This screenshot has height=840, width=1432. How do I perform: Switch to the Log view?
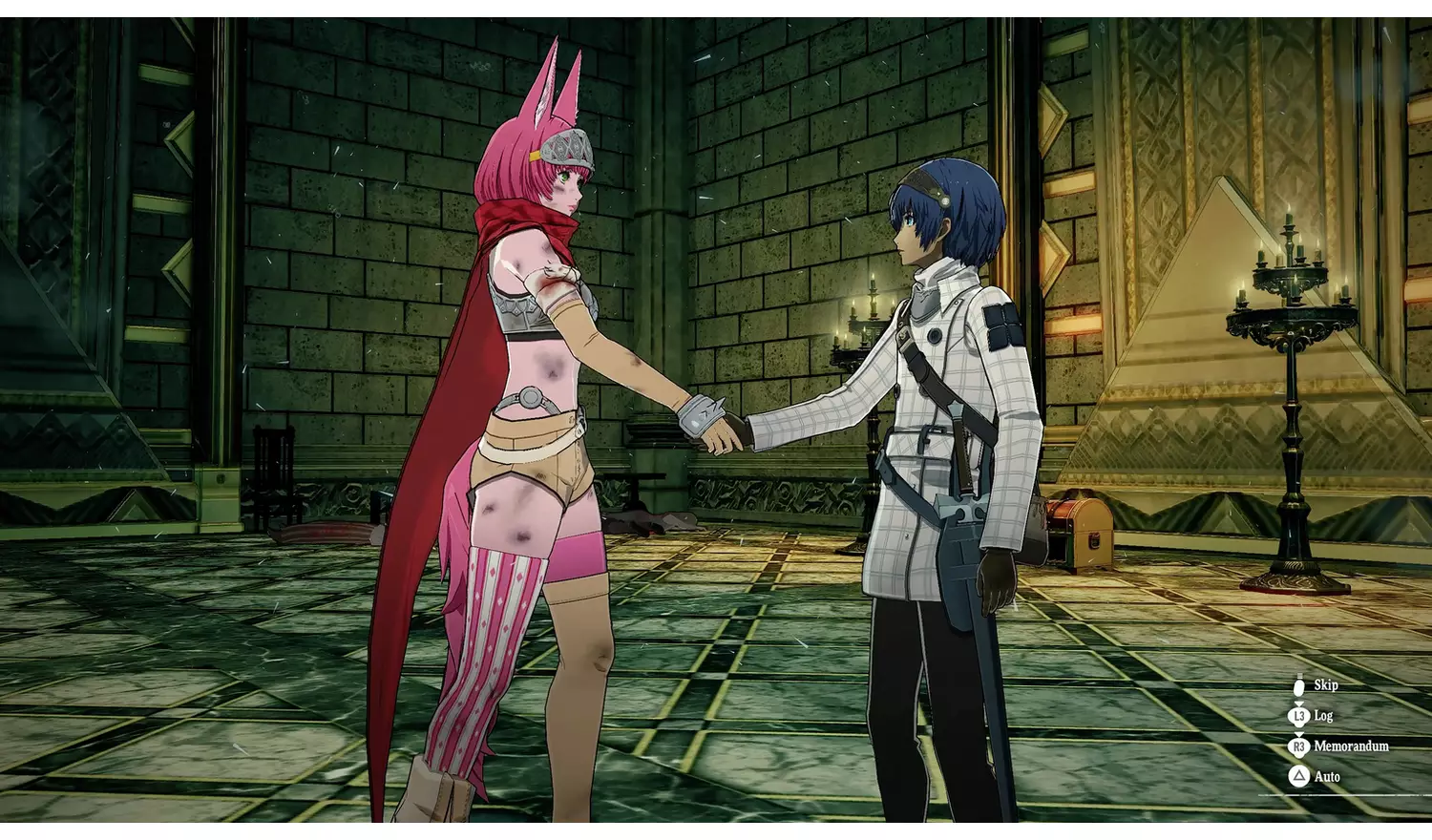(1323, 716)
